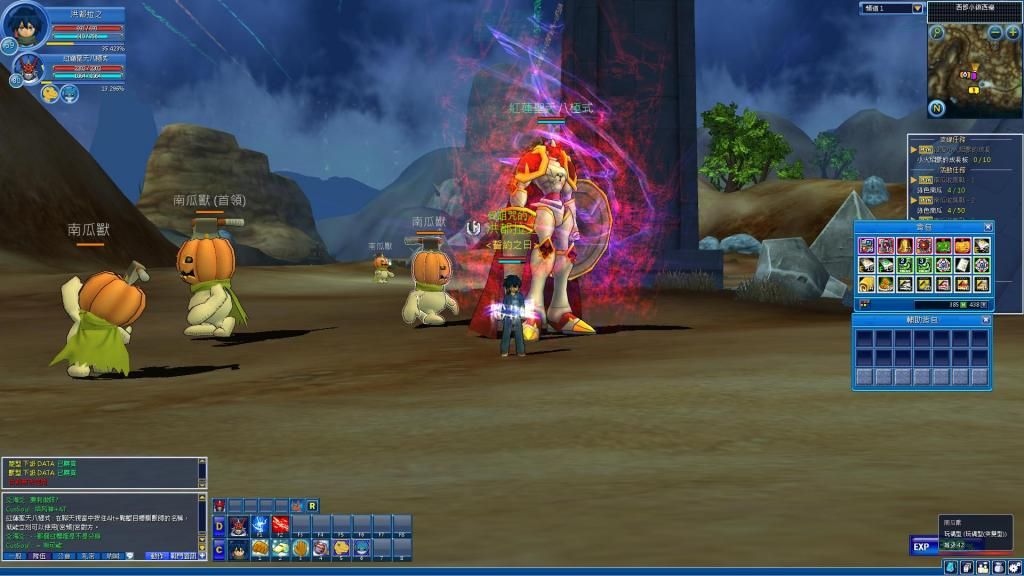This screenshot has height=576, width=1024.
Task: Toggle the C hotbar row button
Action: tap(219, 549)
